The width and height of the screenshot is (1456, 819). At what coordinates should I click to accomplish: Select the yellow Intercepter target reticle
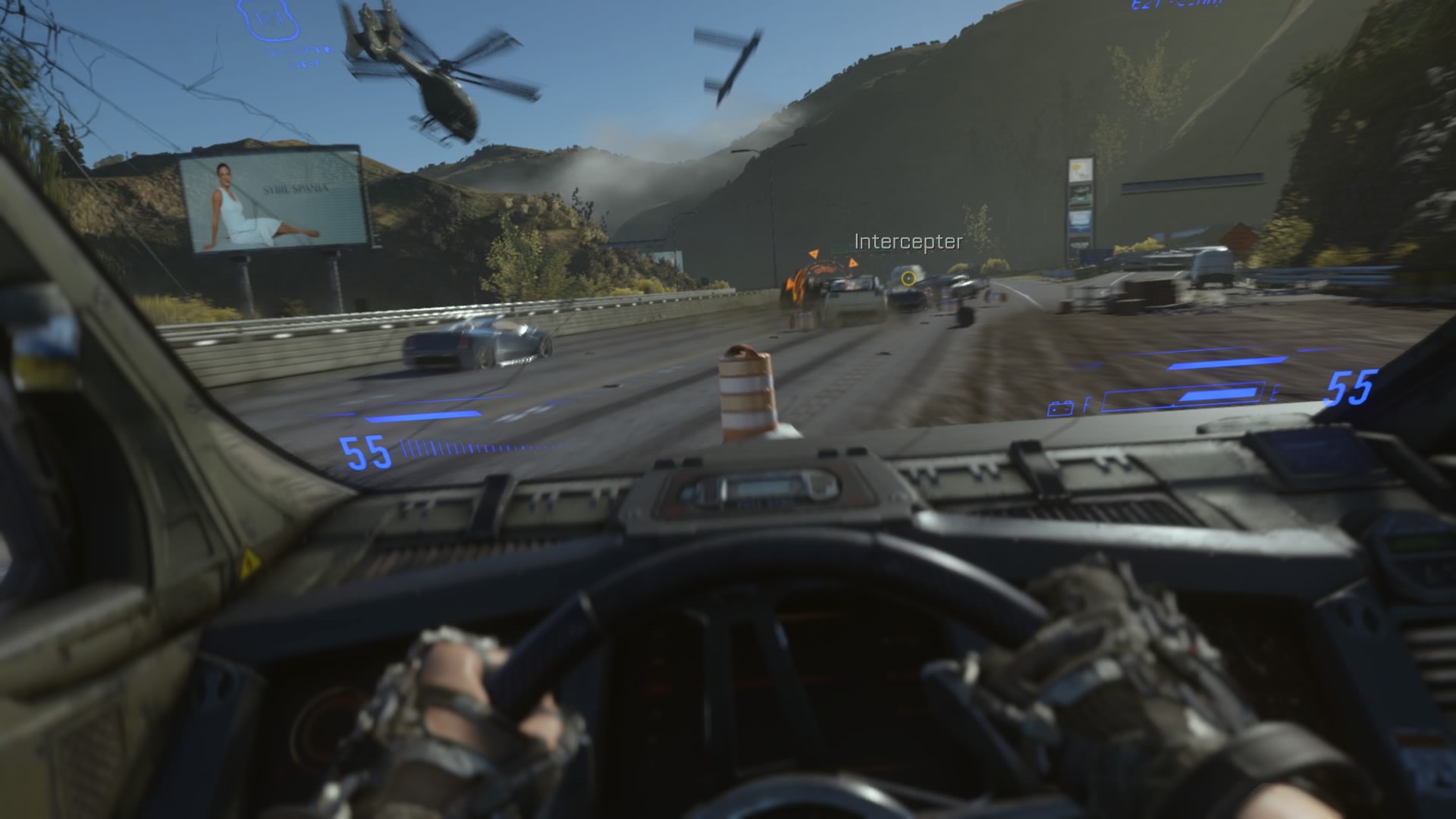[907, 278]
